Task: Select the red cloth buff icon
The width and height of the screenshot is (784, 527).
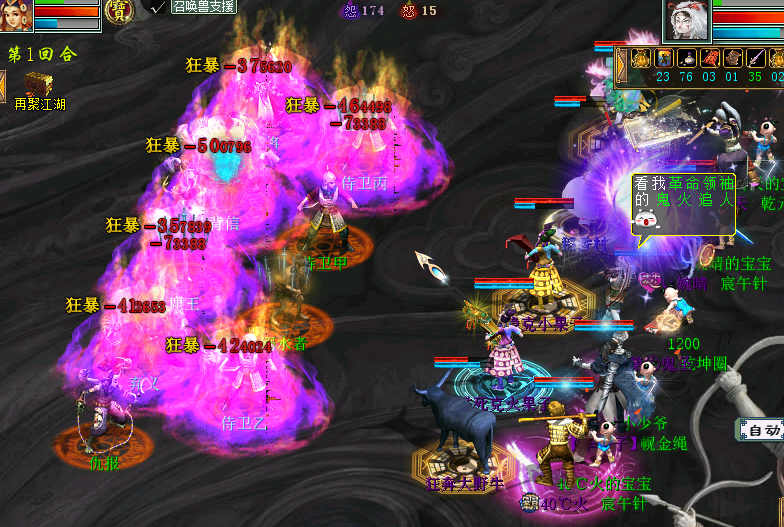Action: tap(710, 58)
